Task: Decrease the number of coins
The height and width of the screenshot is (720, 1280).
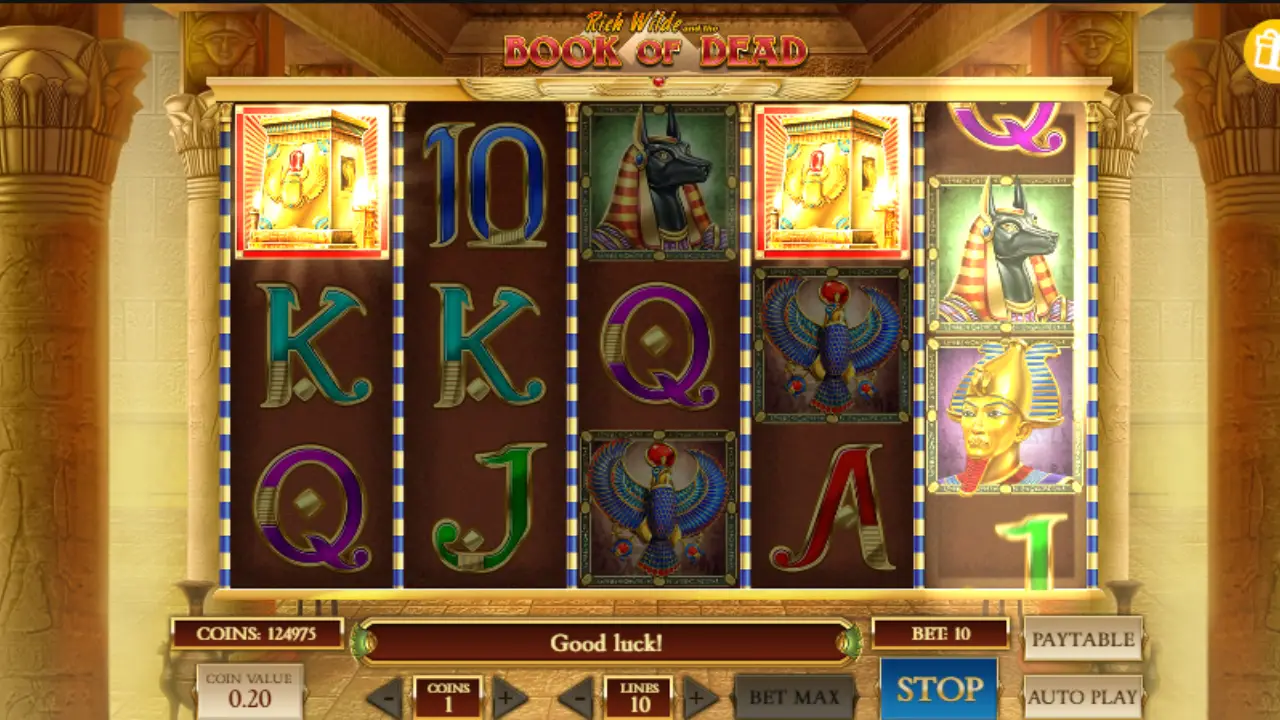Action: (x=385, y=697)
